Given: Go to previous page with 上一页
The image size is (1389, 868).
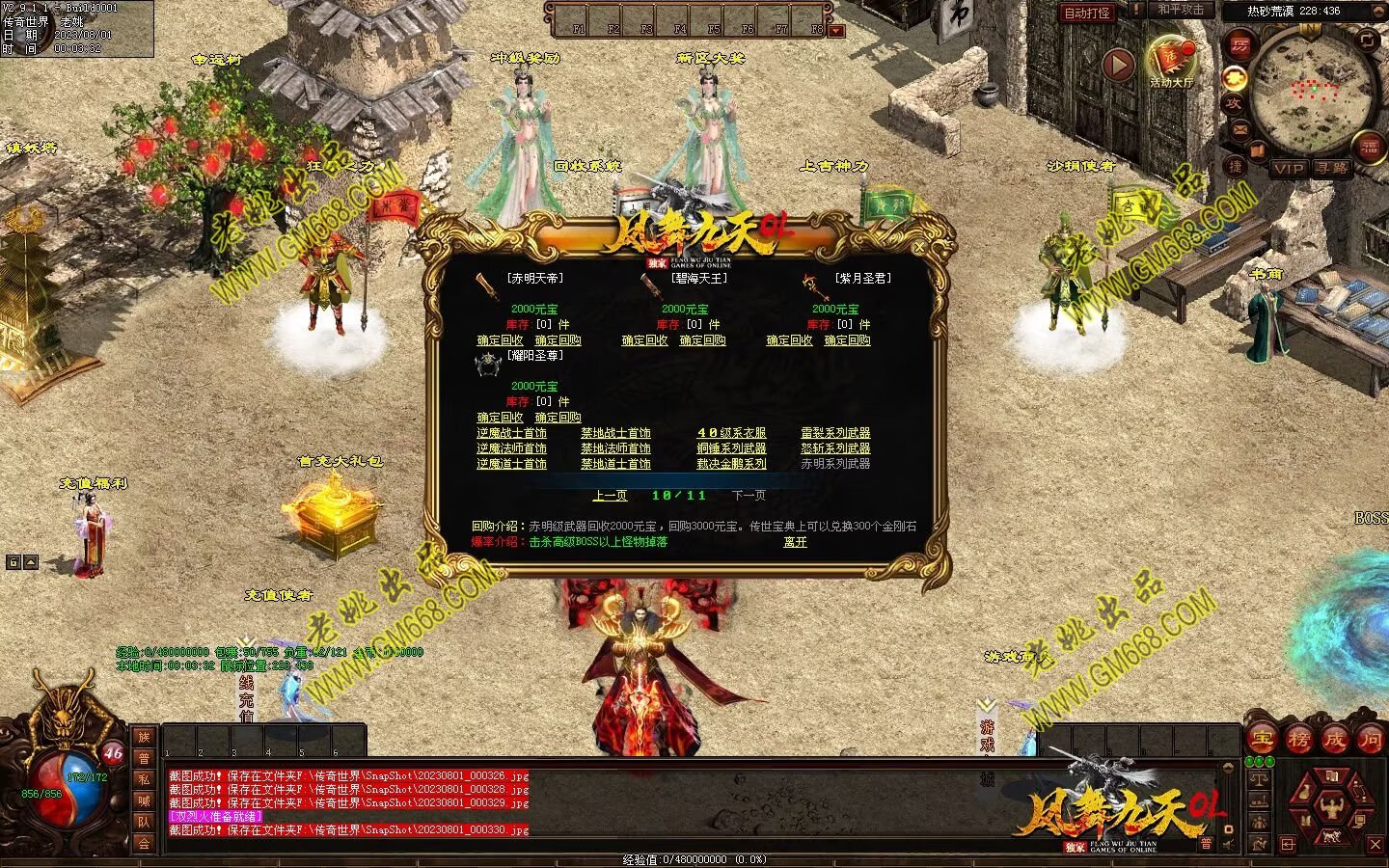Looking at the screenshot, I should [x=610, y=496].
